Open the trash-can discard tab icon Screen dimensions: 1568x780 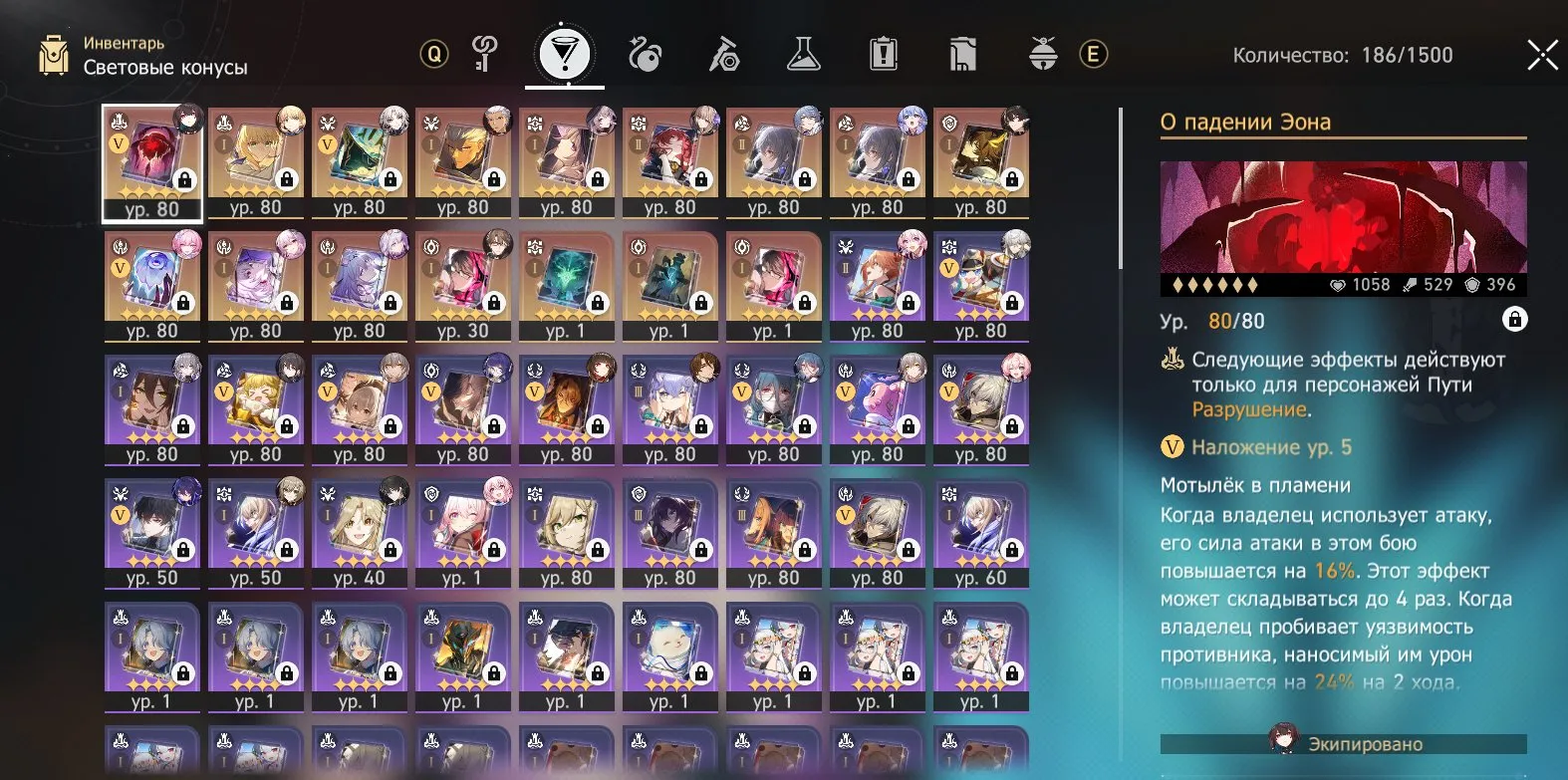pyautogui.click(x=961, y=54)
